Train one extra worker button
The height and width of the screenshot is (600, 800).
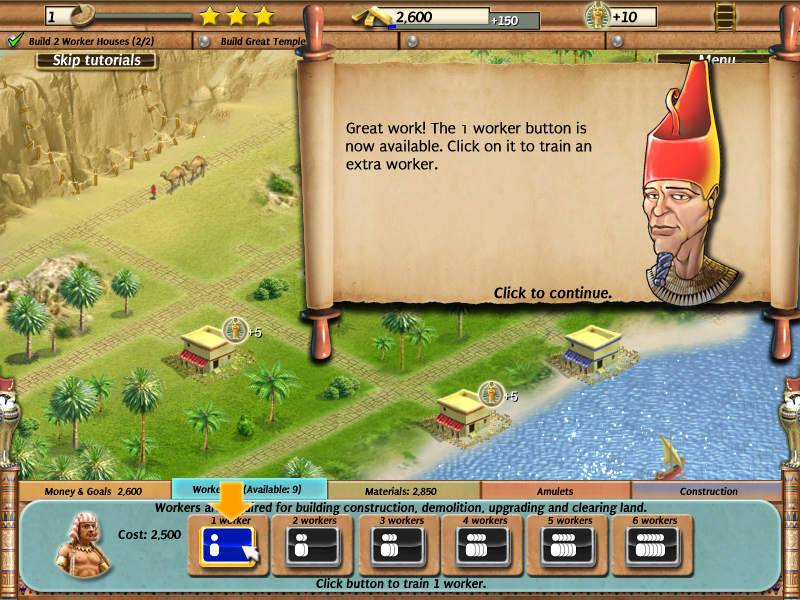pyautogui.click(x=229, y=546)
